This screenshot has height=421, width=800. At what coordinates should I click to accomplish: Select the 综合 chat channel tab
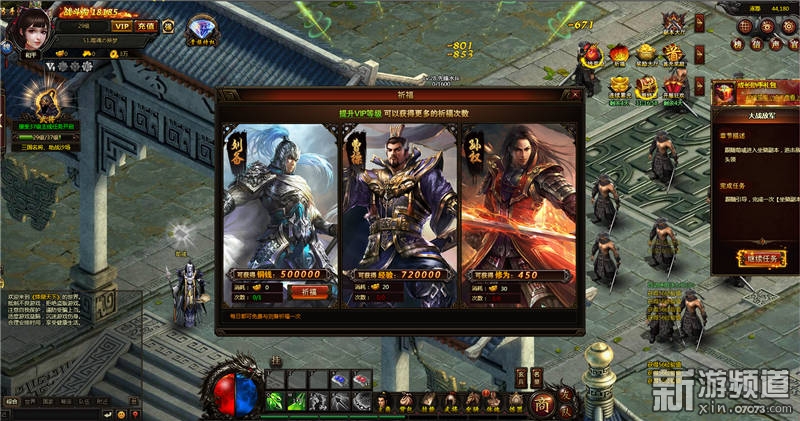(12, 400)
